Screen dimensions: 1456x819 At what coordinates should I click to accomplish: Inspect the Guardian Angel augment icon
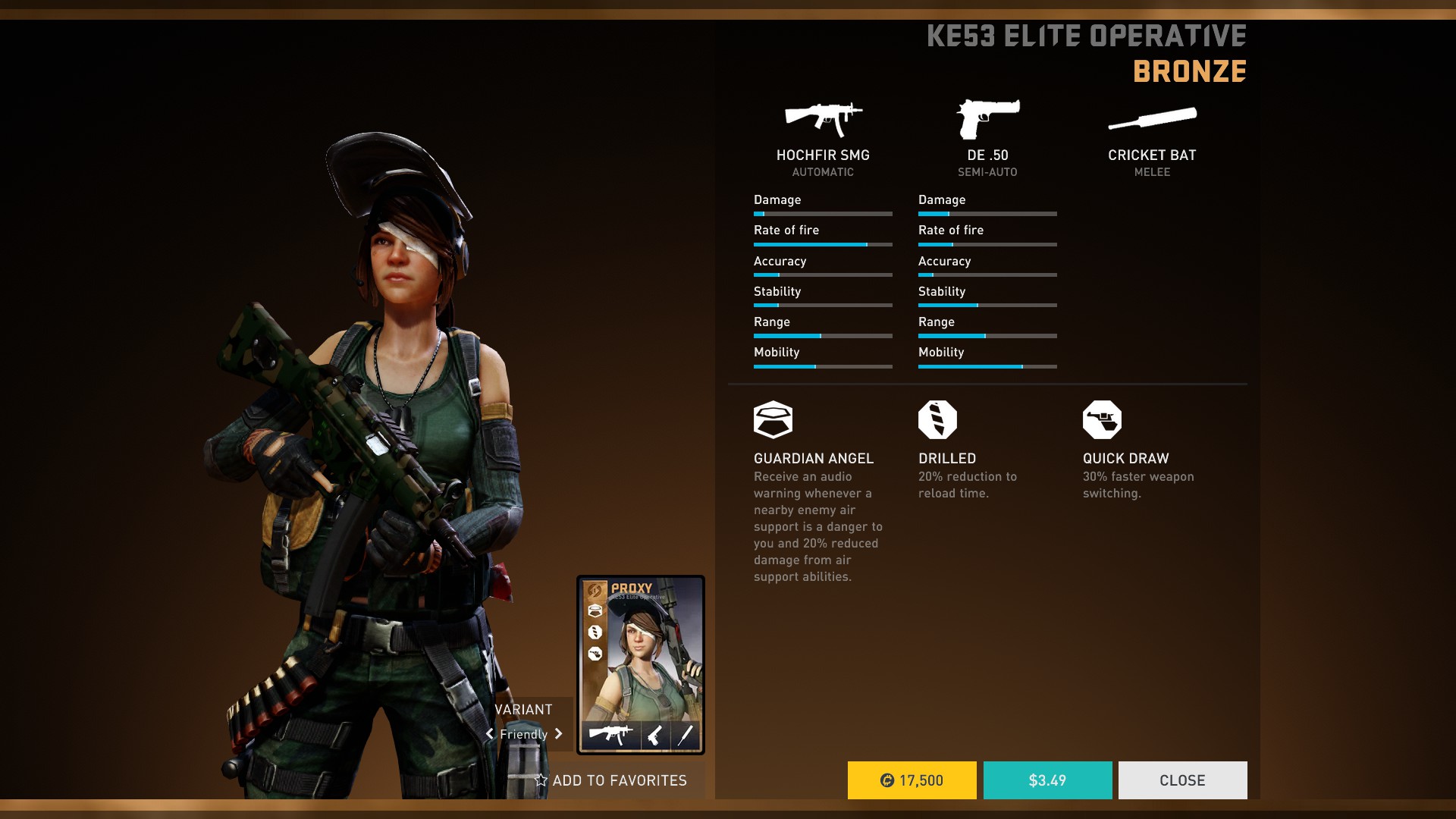773,419
